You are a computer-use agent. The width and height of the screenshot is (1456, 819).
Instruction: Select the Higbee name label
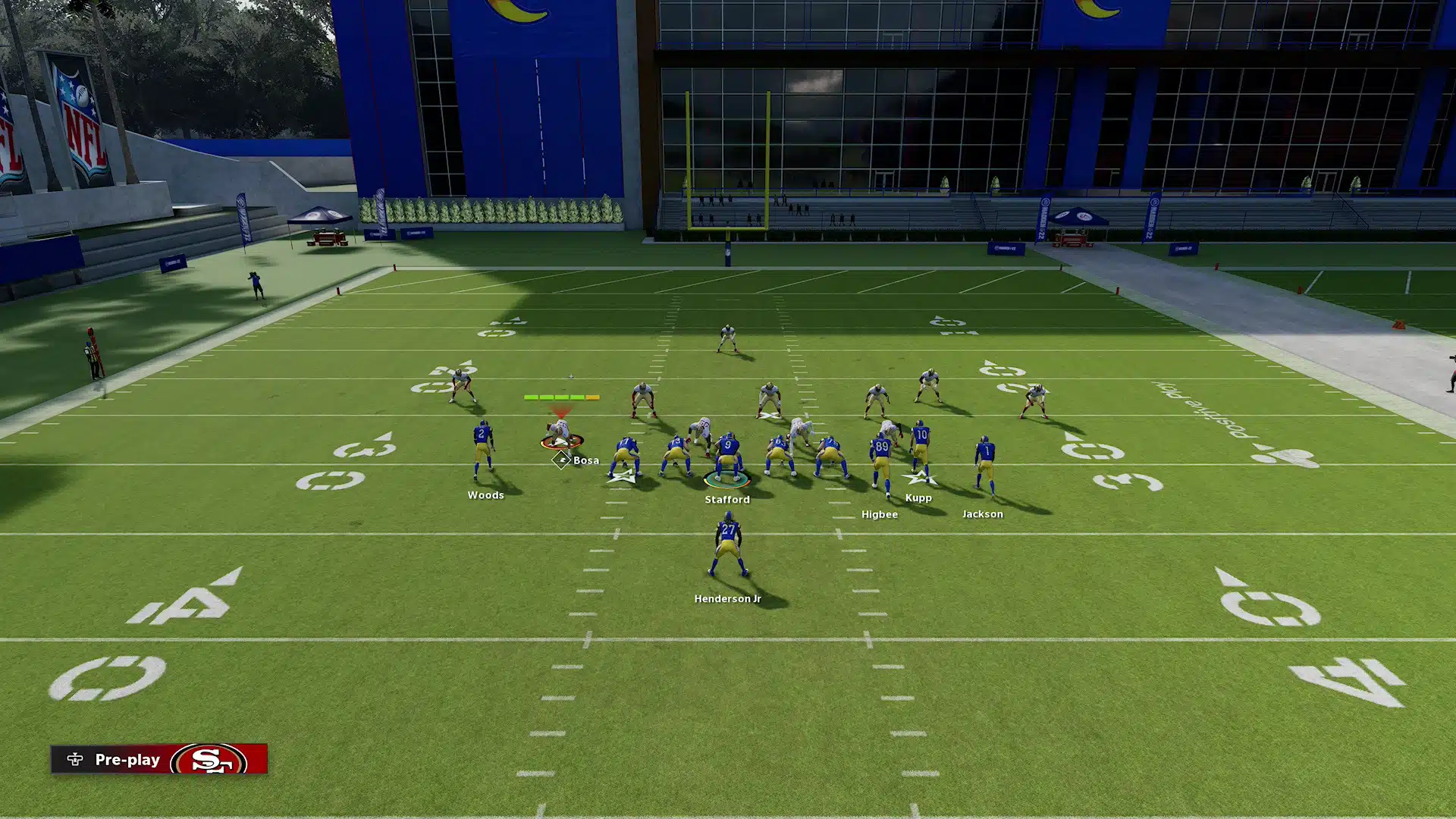(879, 515)
